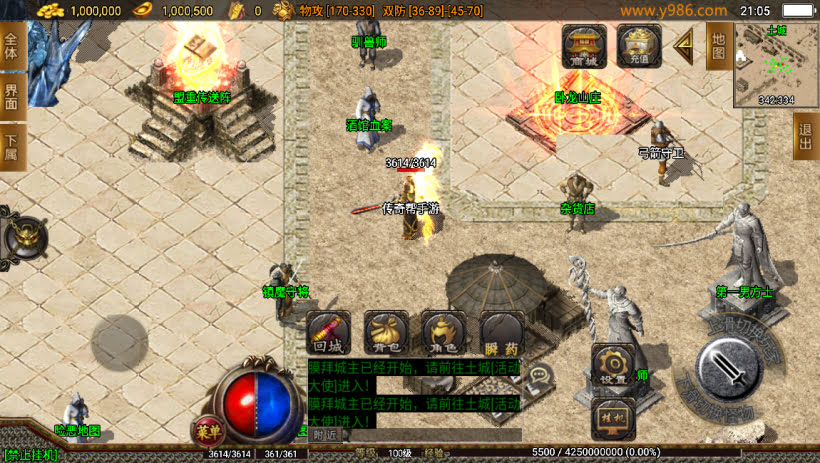Toggle the 挂机 auto-battle button
Viewport: 820px width, 463px height.
(x=611, y=416)
